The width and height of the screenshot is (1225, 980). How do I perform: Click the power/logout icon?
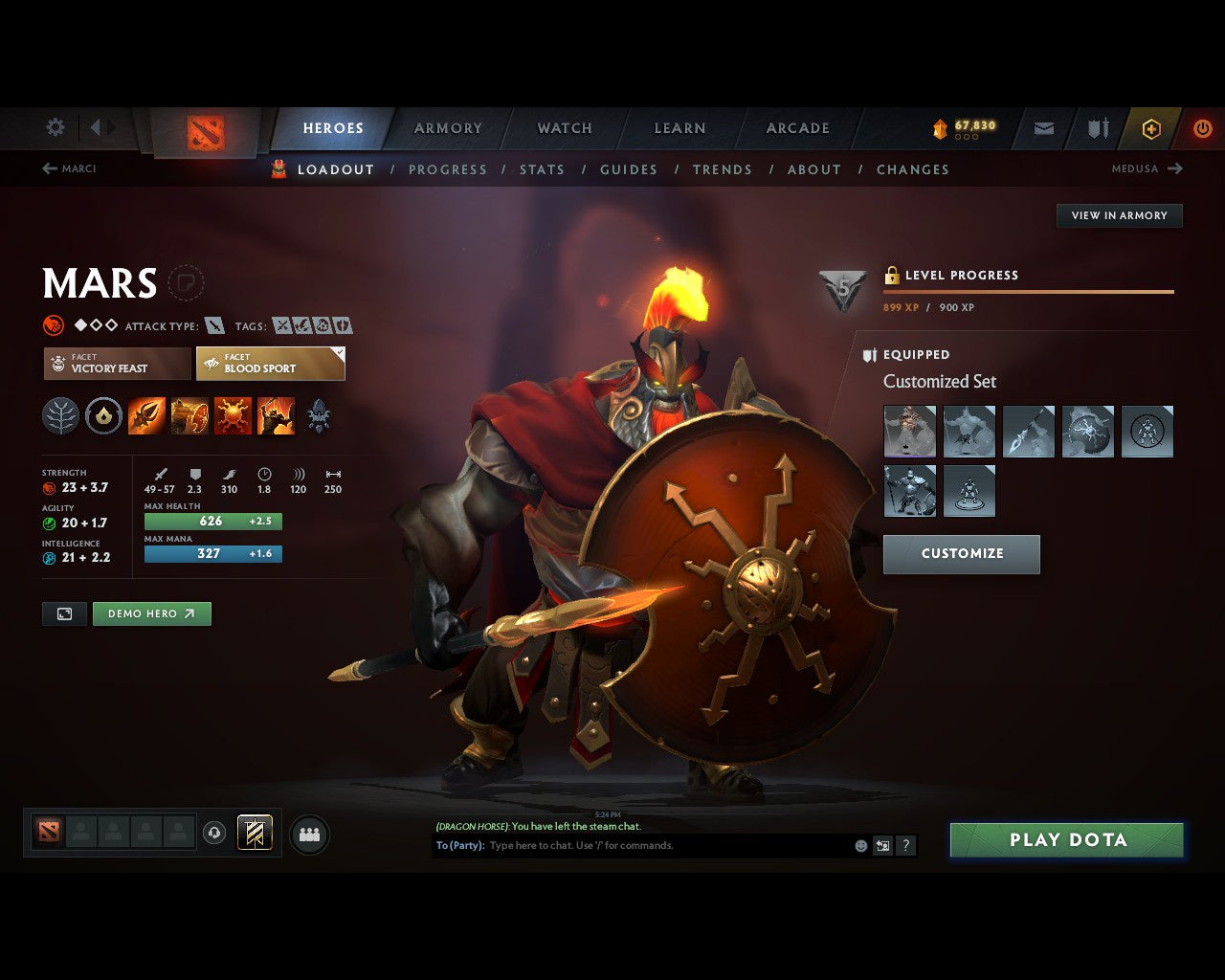click(x=1203, y=127)
